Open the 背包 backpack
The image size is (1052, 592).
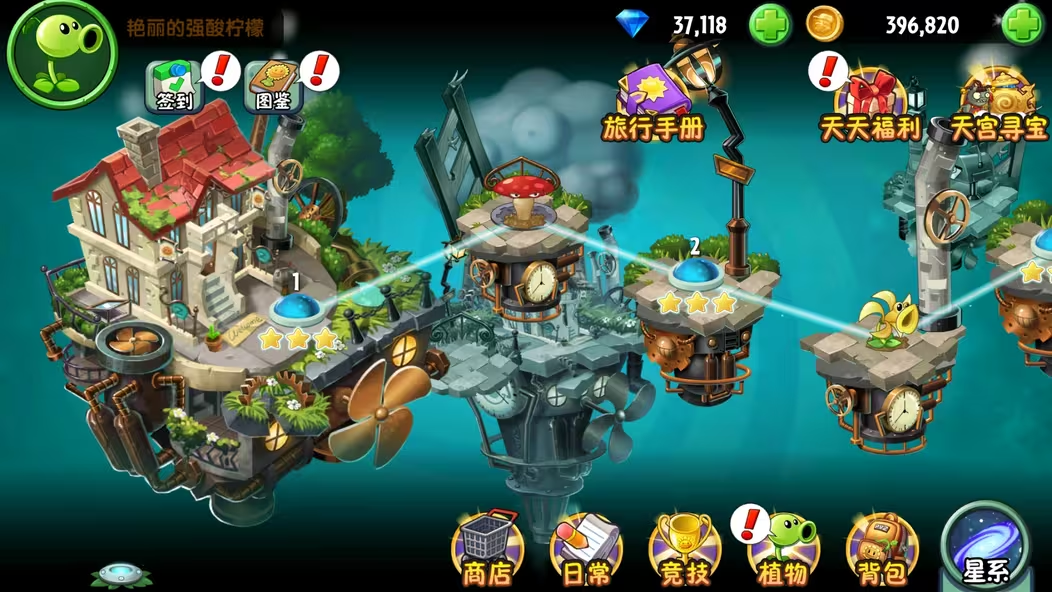pos(881,549)
